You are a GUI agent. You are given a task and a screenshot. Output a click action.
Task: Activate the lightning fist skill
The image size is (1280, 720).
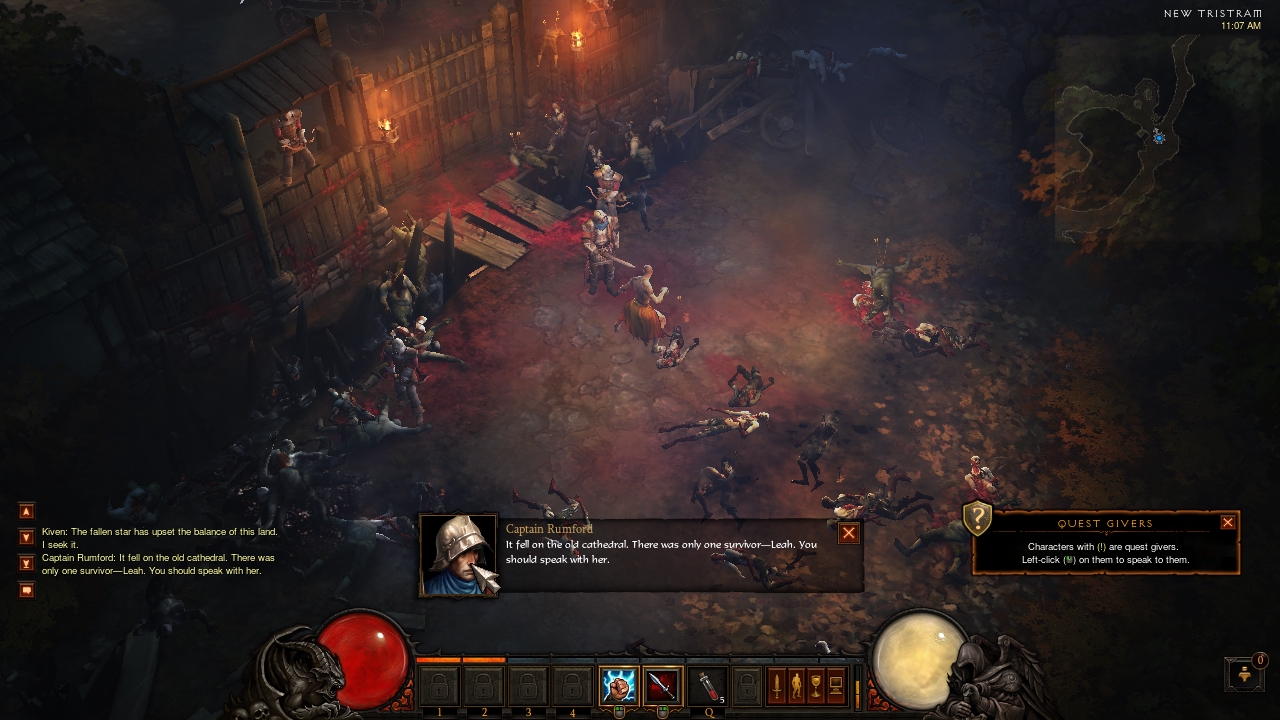point(618,686)
